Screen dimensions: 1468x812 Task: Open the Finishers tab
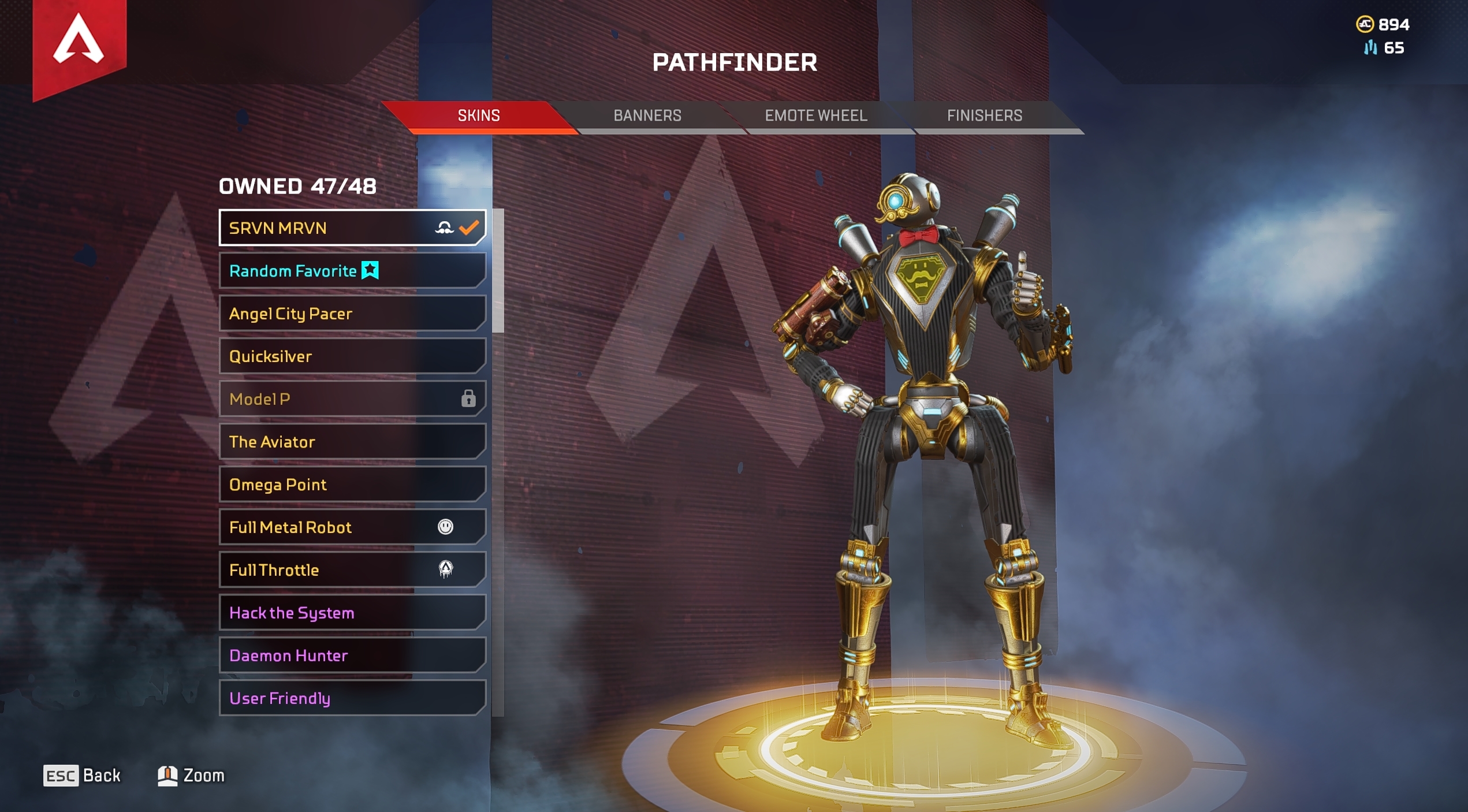(x=984, y=116)
